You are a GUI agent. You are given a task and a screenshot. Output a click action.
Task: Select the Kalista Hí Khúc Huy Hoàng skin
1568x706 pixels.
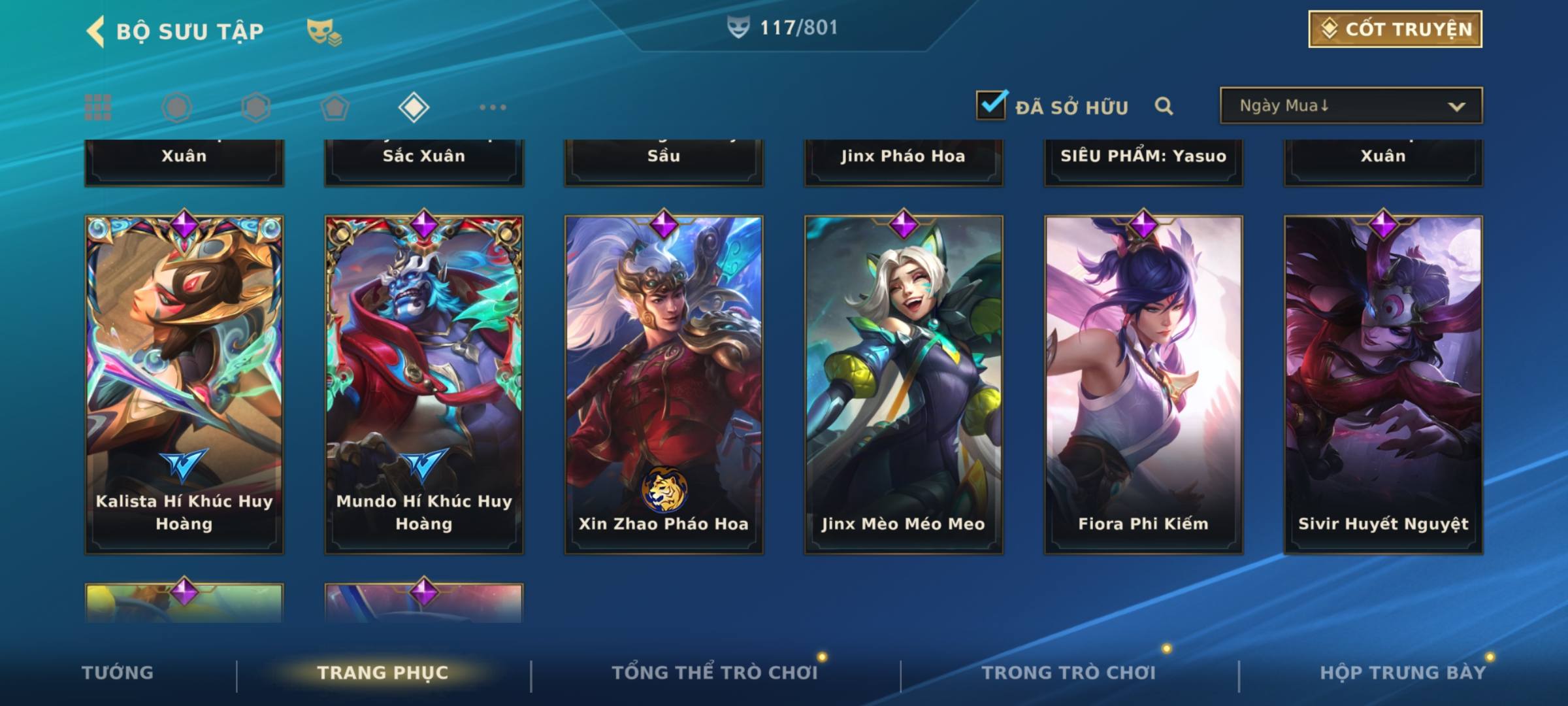coord(184,384)
